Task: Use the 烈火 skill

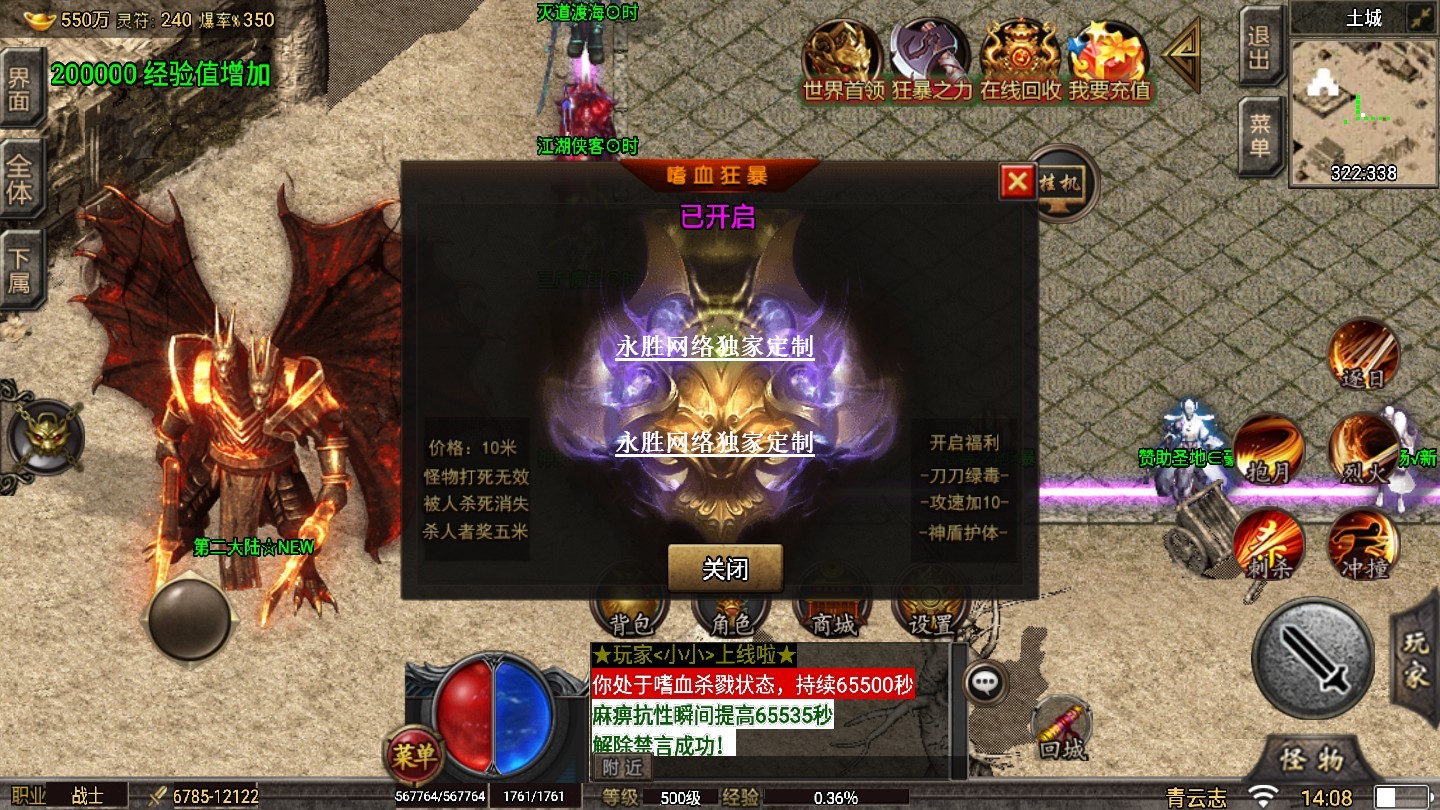Action: pyautogui.click(x=1364, y=450)
